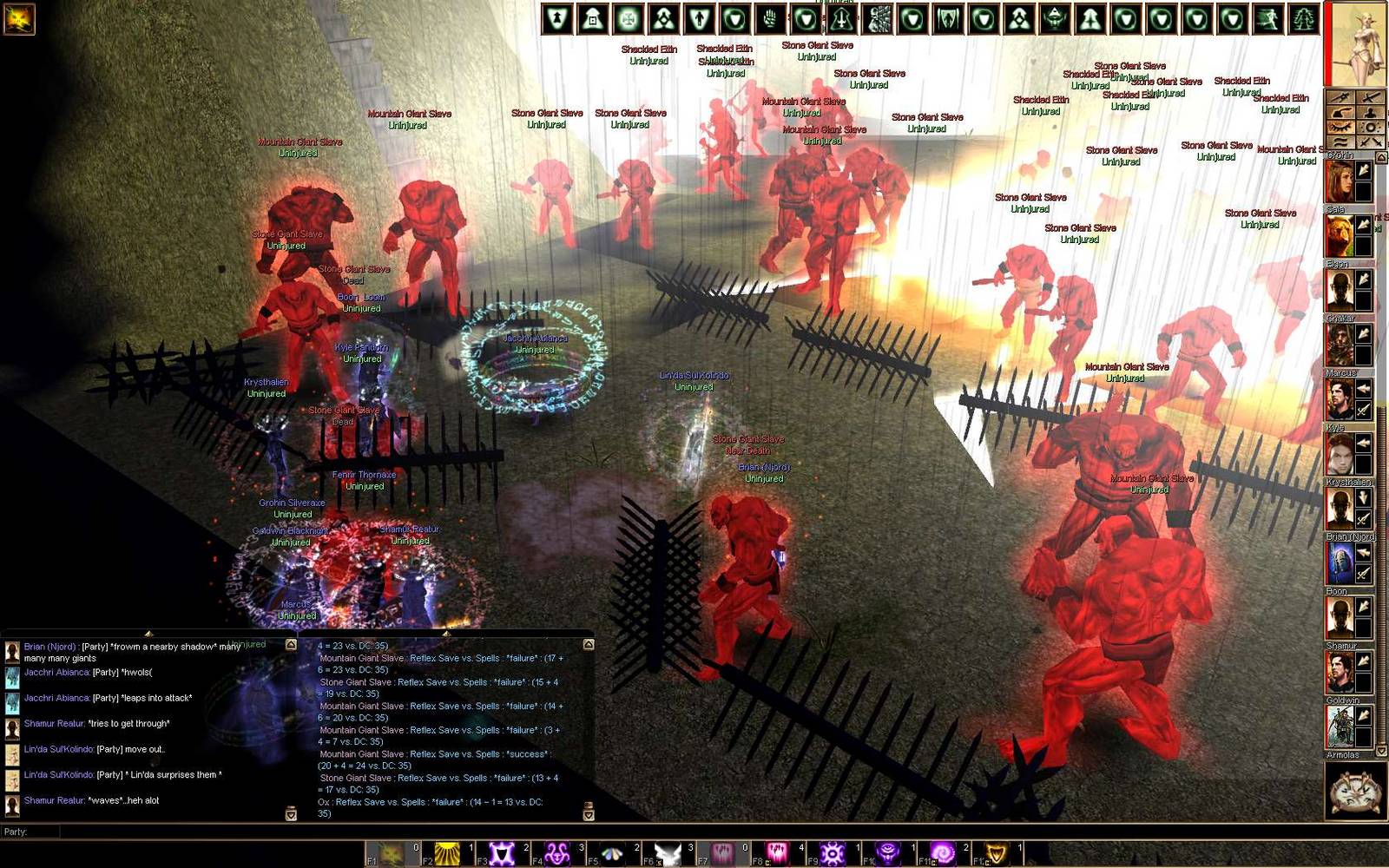Select the axe icon in the sidebar panel
This screenshot has width=1389, height=868.
[x=1340, y=113]
